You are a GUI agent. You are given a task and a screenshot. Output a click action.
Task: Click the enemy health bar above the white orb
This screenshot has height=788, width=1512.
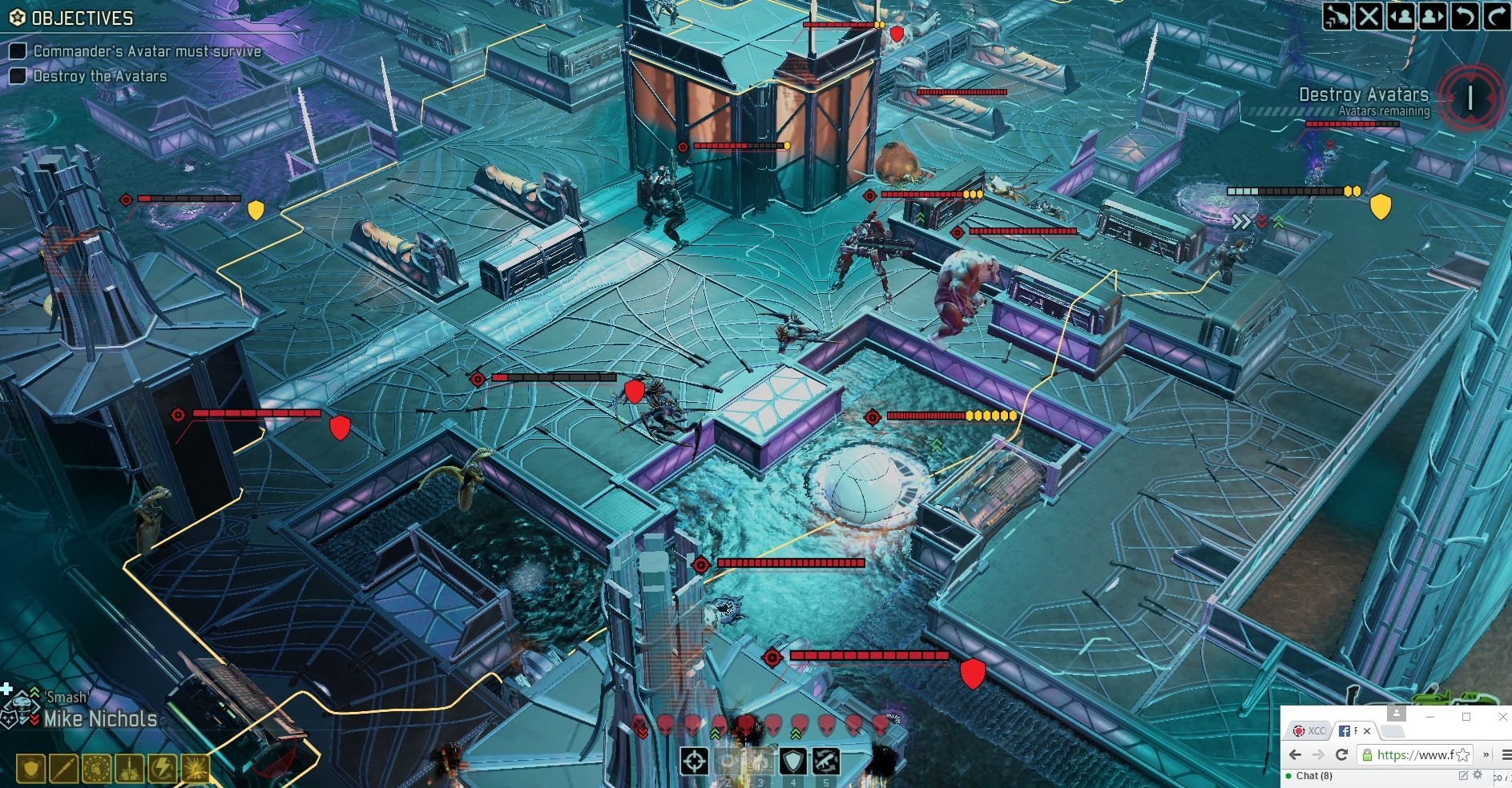click(946, 416)
